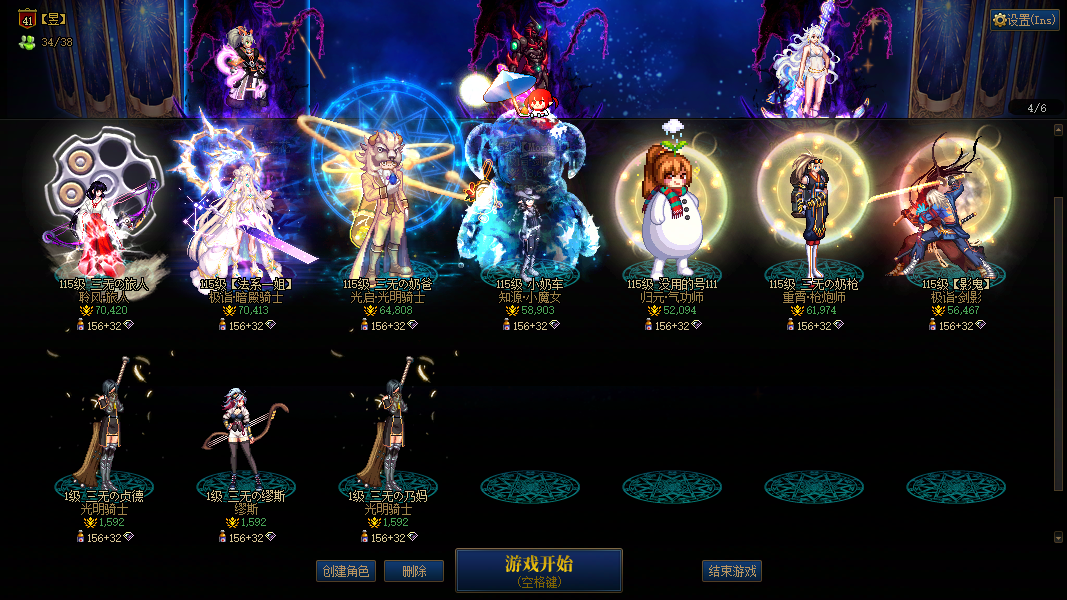
Task: Click the character list scroll-up arrow
Action: 1058,129
